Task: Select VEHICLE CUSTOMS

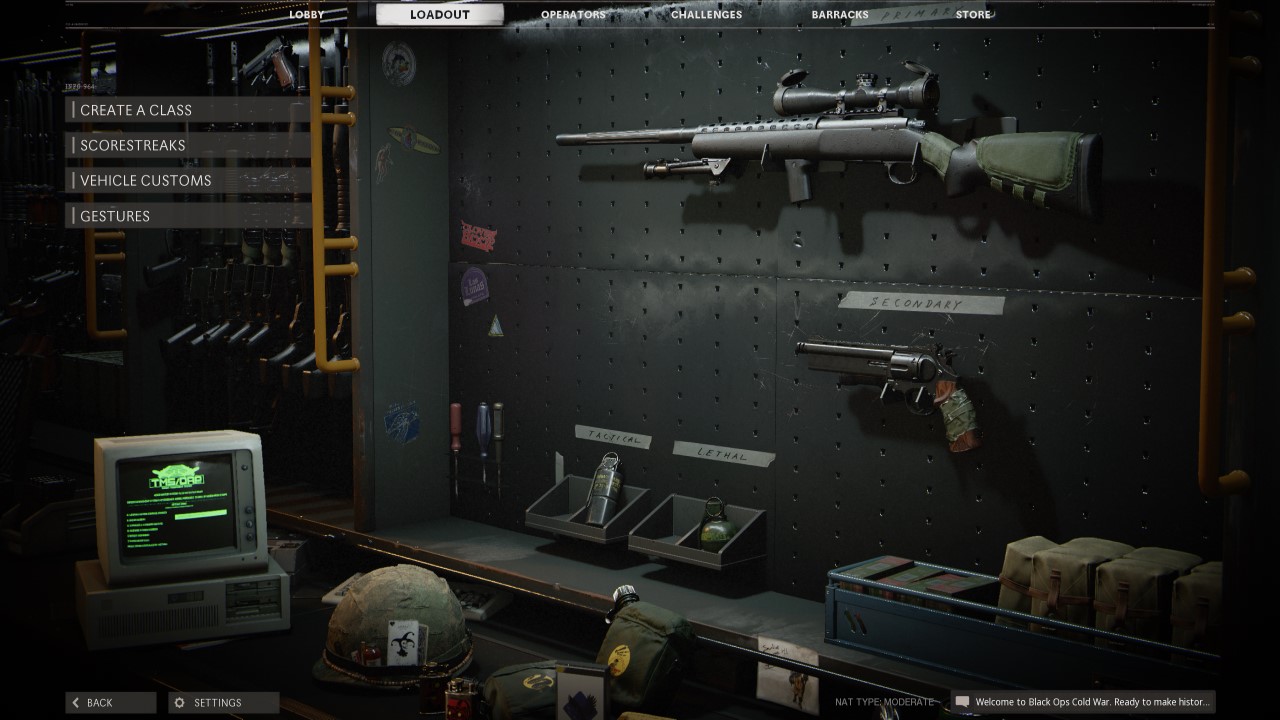Action: coord(143,180)
